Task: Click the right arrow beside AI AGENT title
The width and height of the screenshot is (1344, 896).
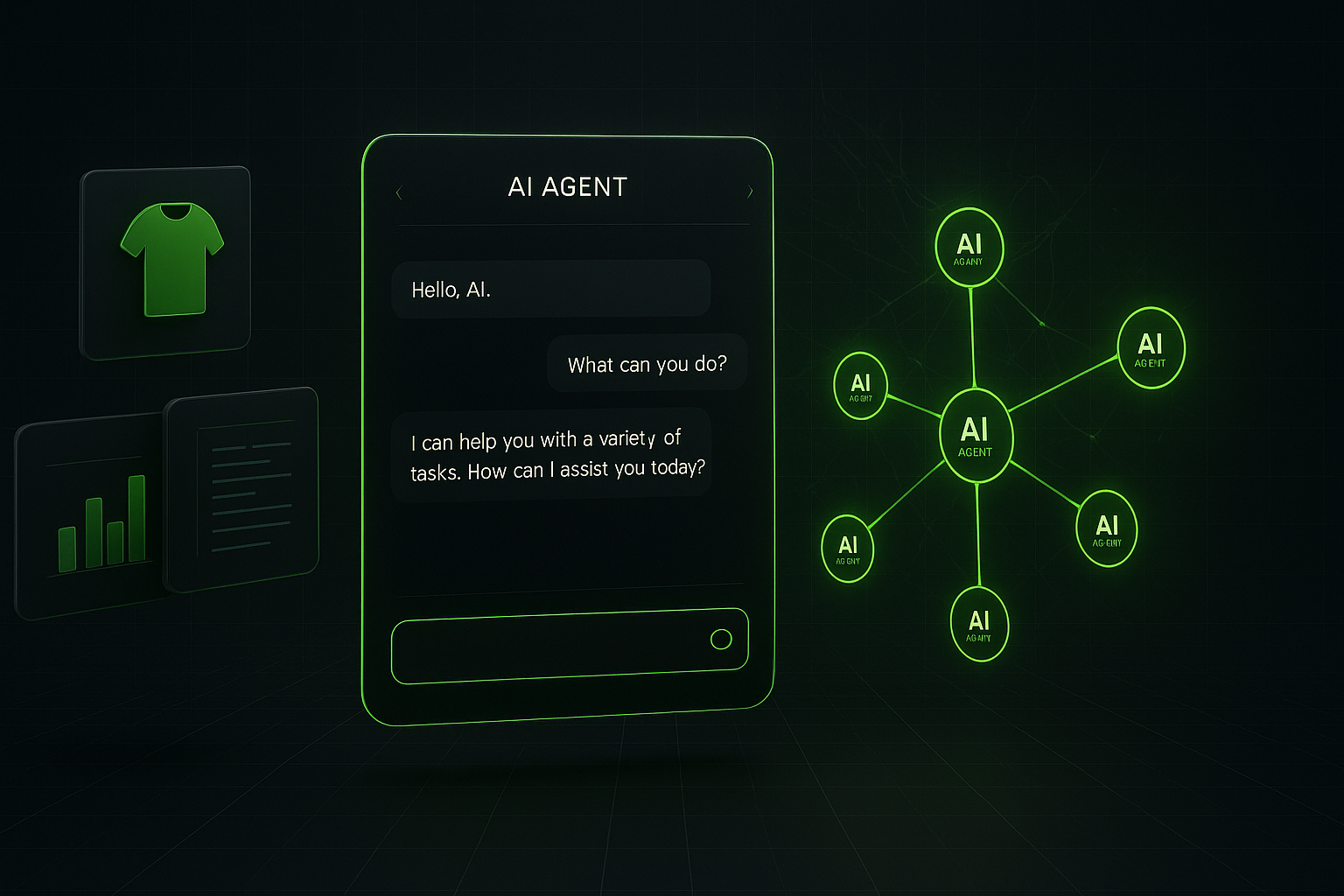Action: [x=750, y=192]
